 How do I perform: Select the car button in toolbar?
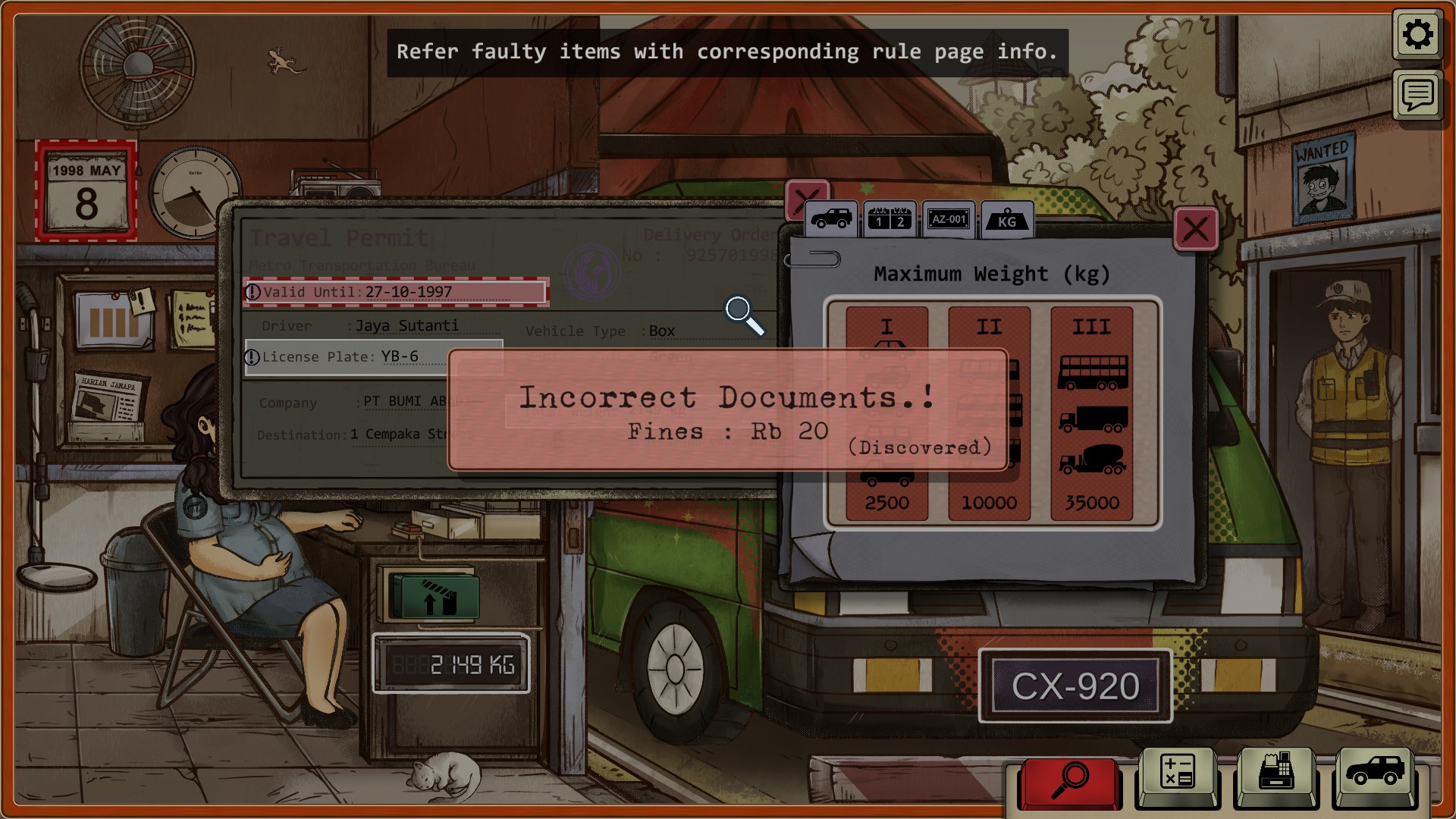[x=1375, y=773]
